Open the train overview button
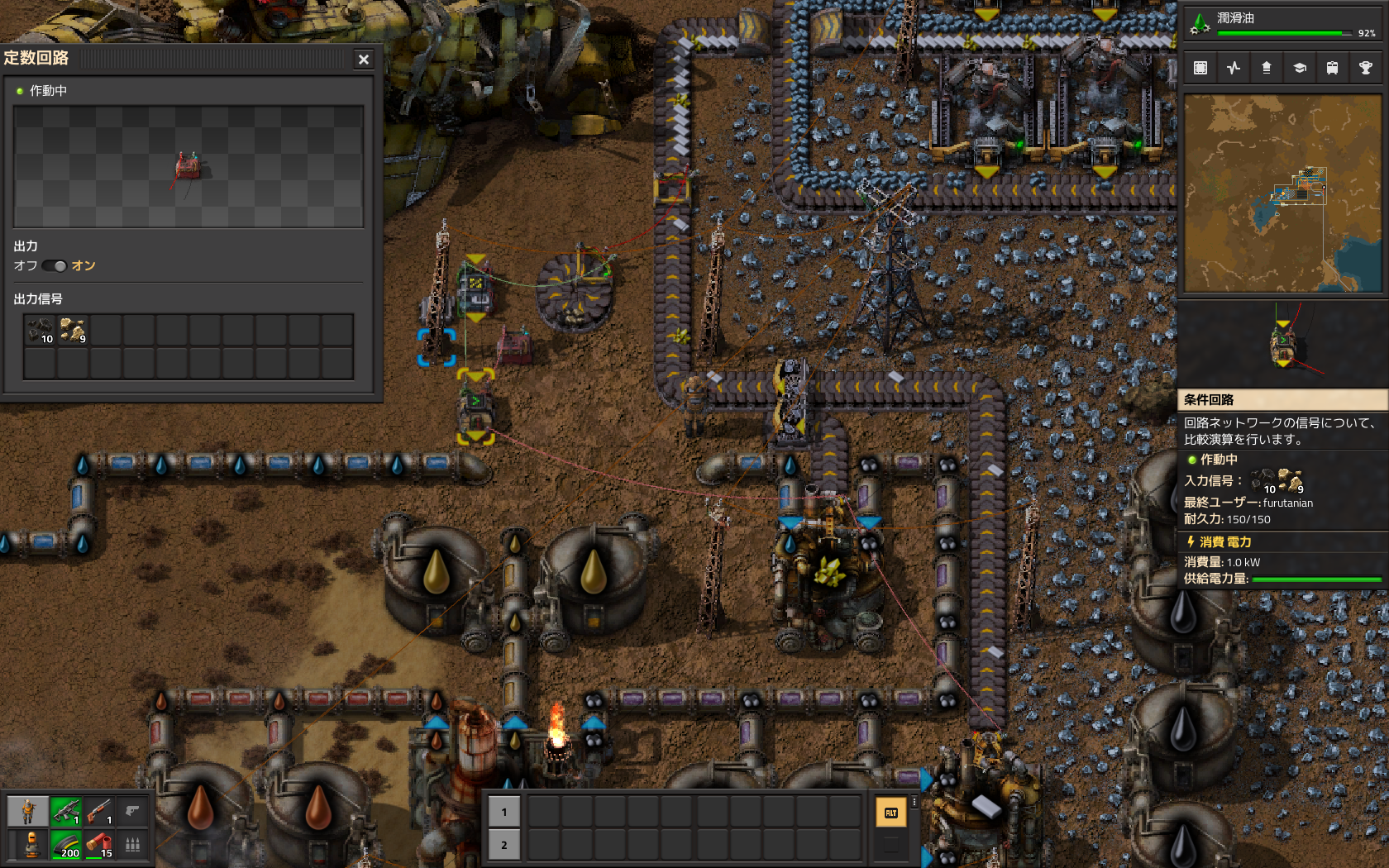The width and height of the screenshot is (1389, 868). [x=1332, y=68]
